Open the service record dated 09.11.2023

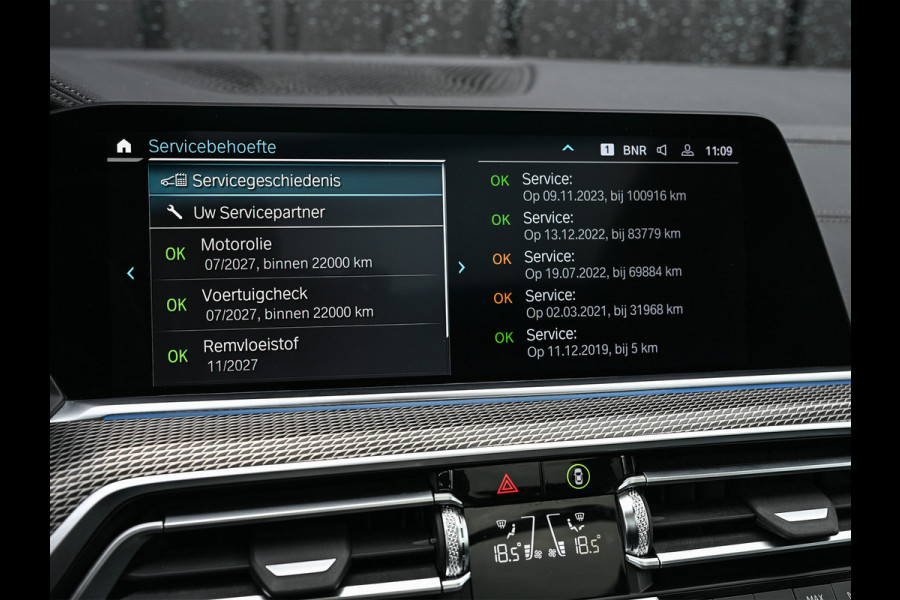(x=604, y=187)
